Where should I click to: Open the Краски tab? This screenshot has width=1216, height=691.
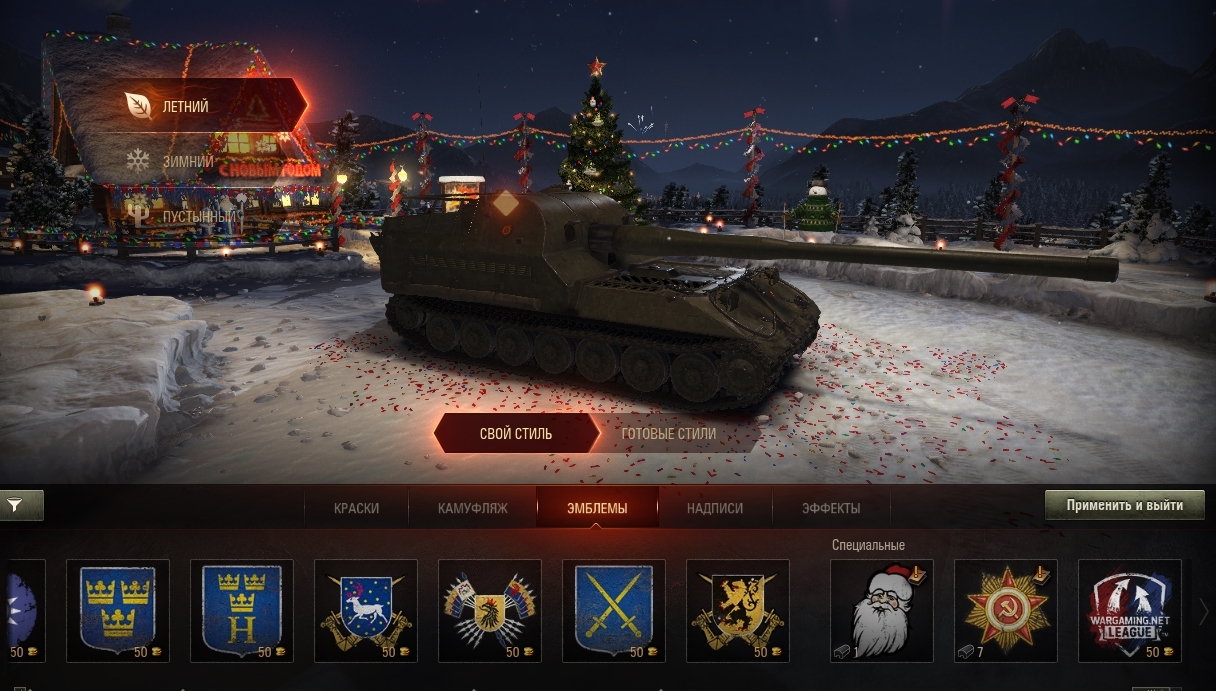click(x=356, y=508)
